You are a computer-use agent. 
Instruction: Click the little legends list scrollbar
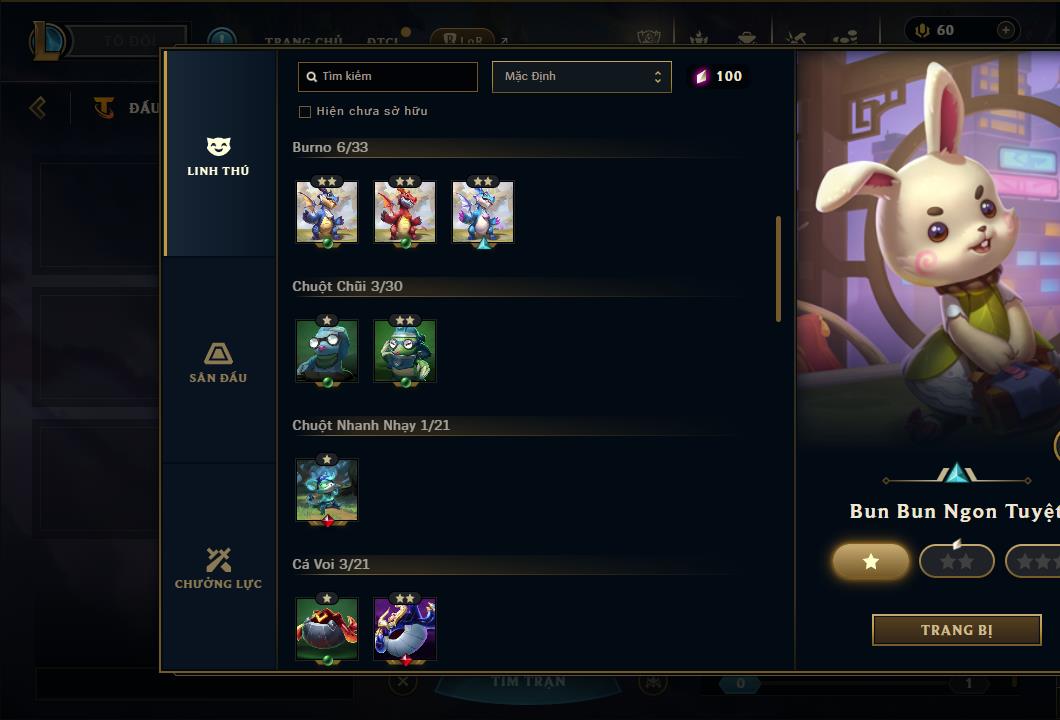[778, 268]
